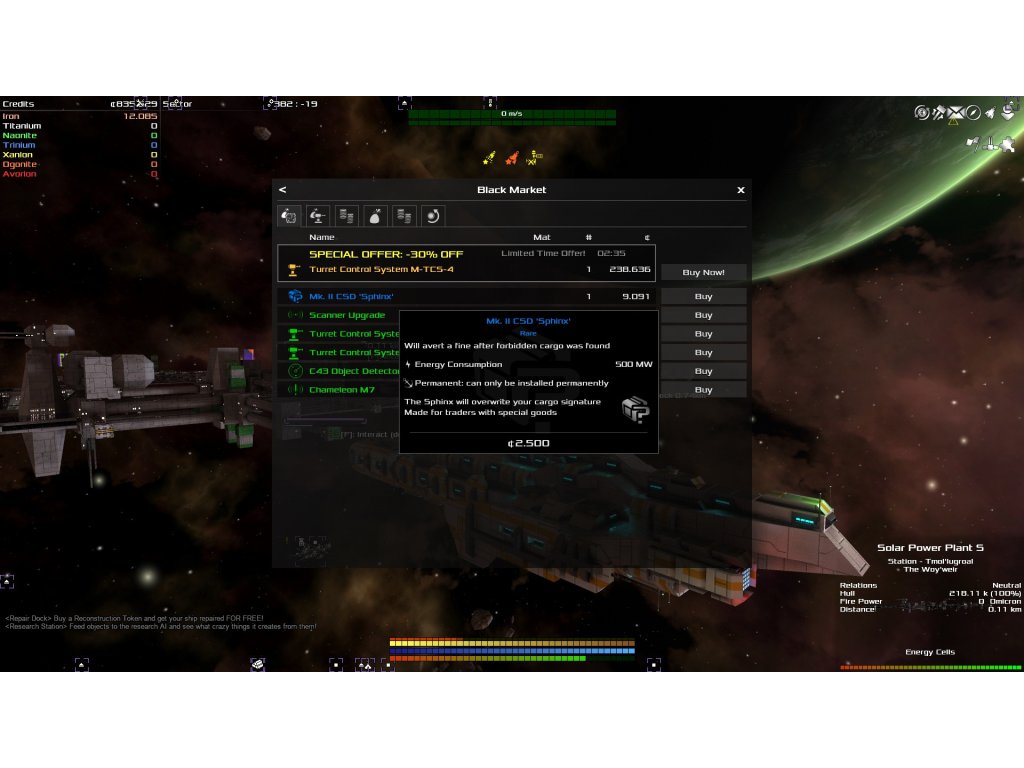Viewport: 1024px width, 768px height.
Task: Buy the Mk. II CSD 'Sphinx'
Action: [703, 297]
